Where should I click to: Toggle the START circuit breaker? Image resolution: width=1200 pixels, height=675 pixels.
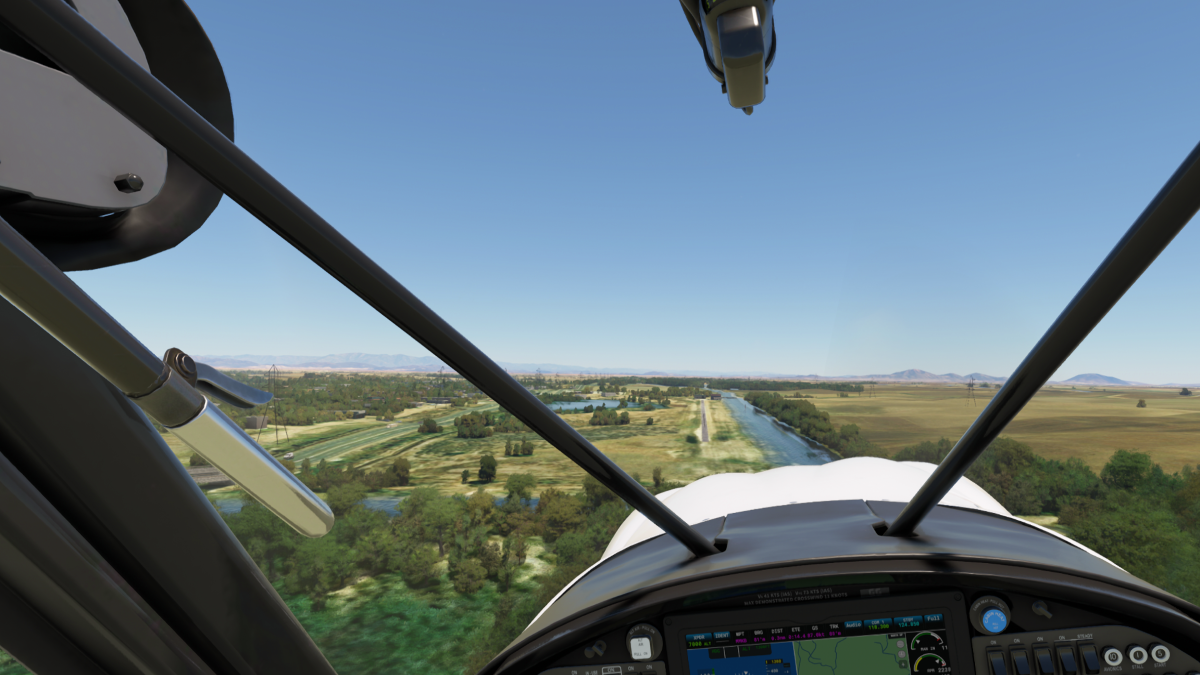tap(1160, 653)
